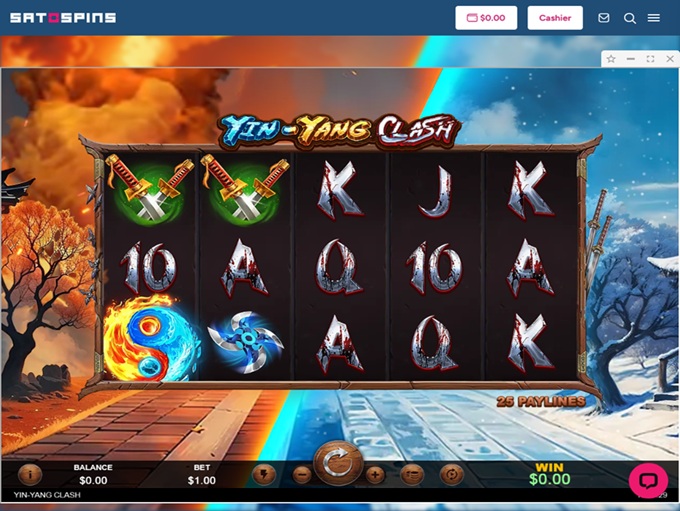
Task: Add game to favorites with star
Action: tap(611, 59)
